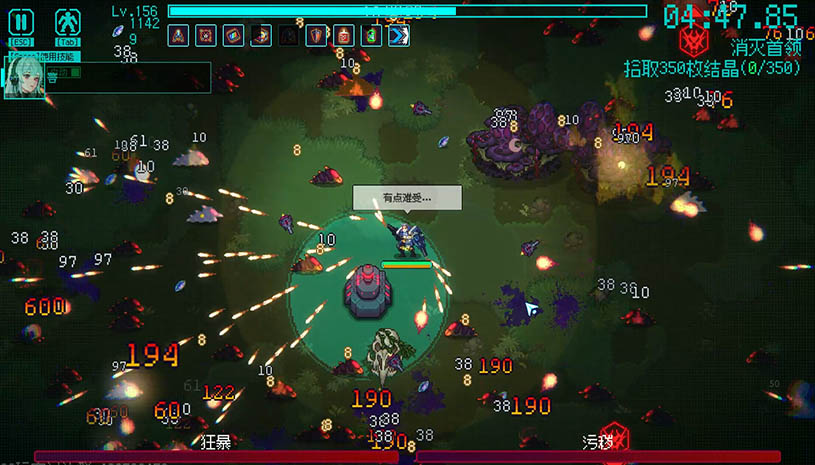This screenshot has width=815, height=465.
Task: Select the blue double-chevron speed icon
Action: [x=398, y=36]
